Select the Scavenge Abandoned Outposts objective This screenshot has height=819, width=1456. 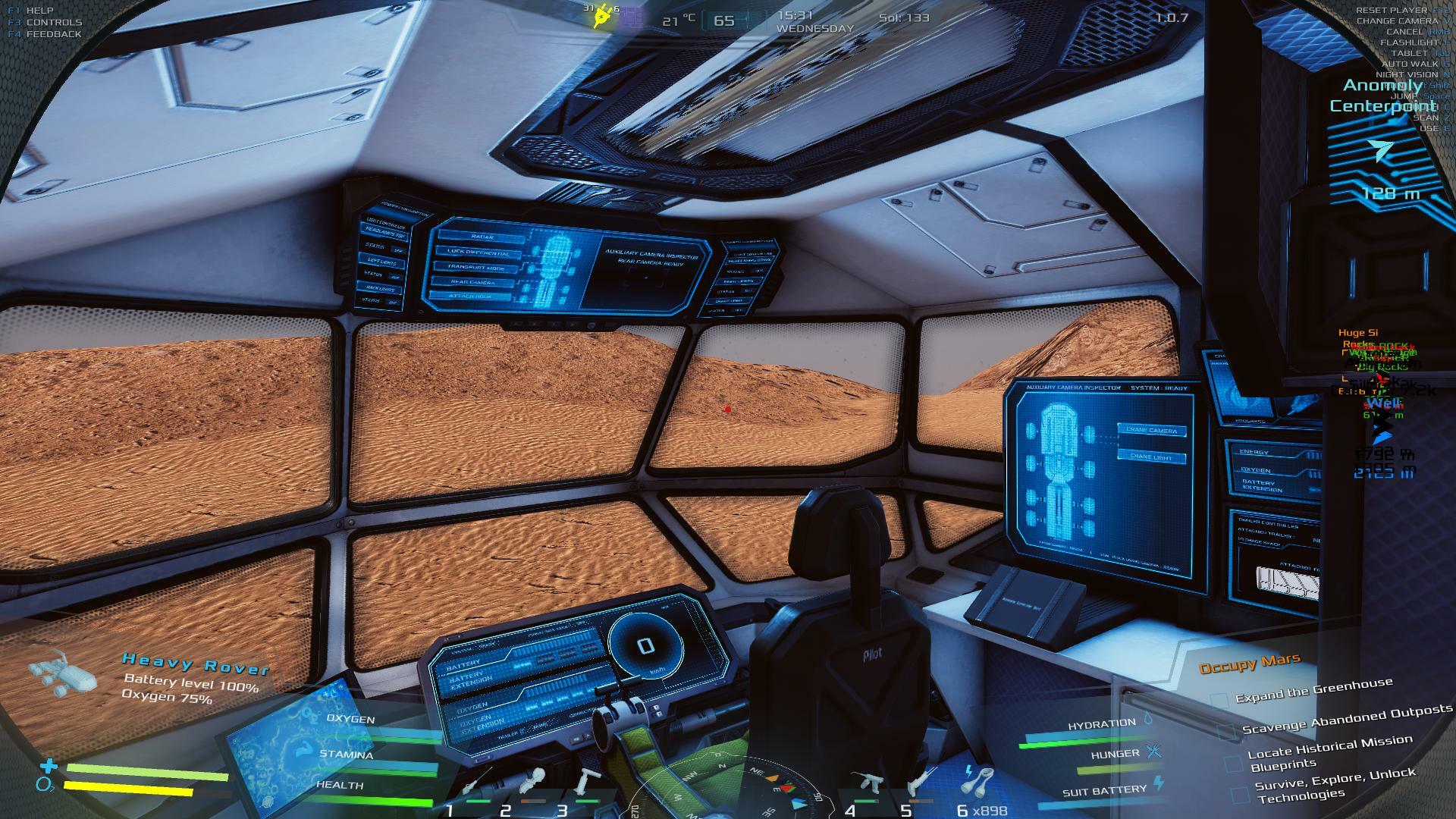pyautogui.click(x=1347, y=719)
